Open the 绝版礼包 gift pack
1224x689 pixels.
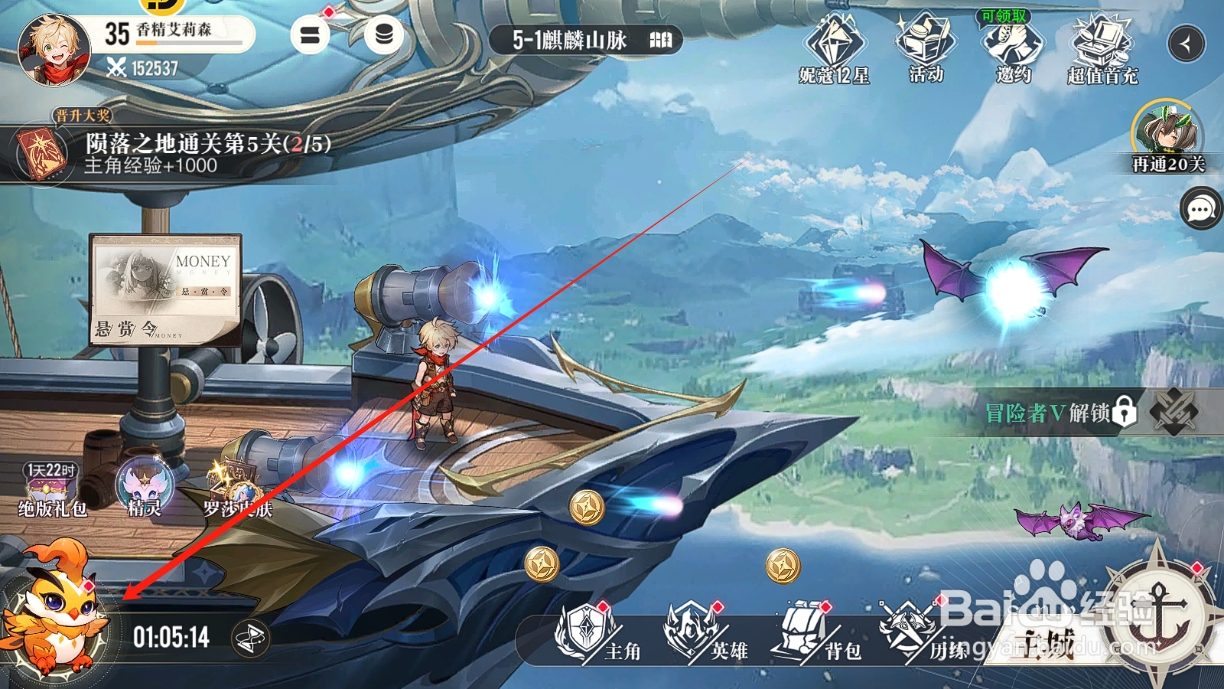tap(53, 489)
